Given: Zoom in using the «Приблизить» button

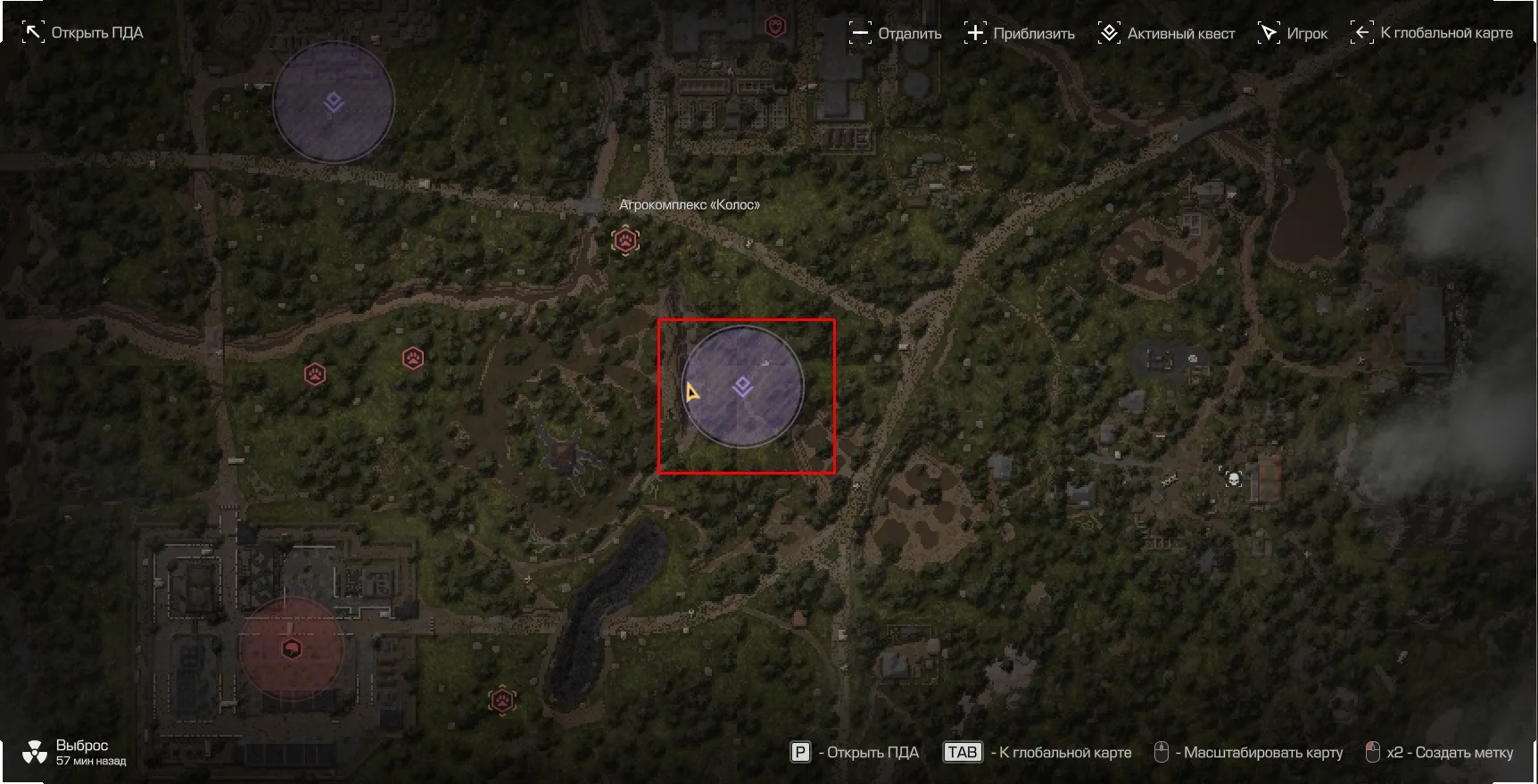Looking at the screenshot, I should pos(1020,34).
